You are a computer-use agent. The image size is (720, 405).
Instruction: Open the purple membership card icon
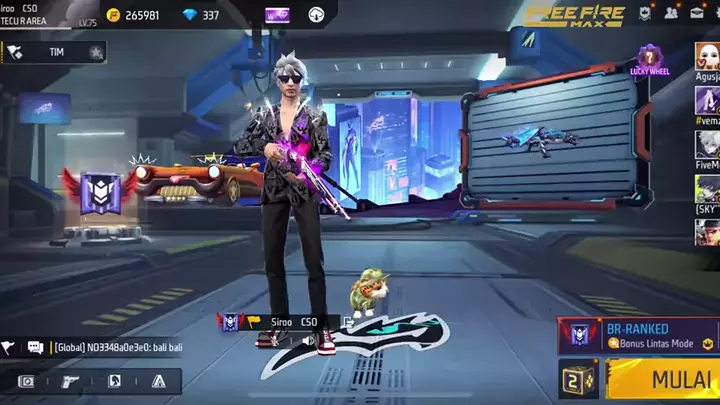point(277,15)
